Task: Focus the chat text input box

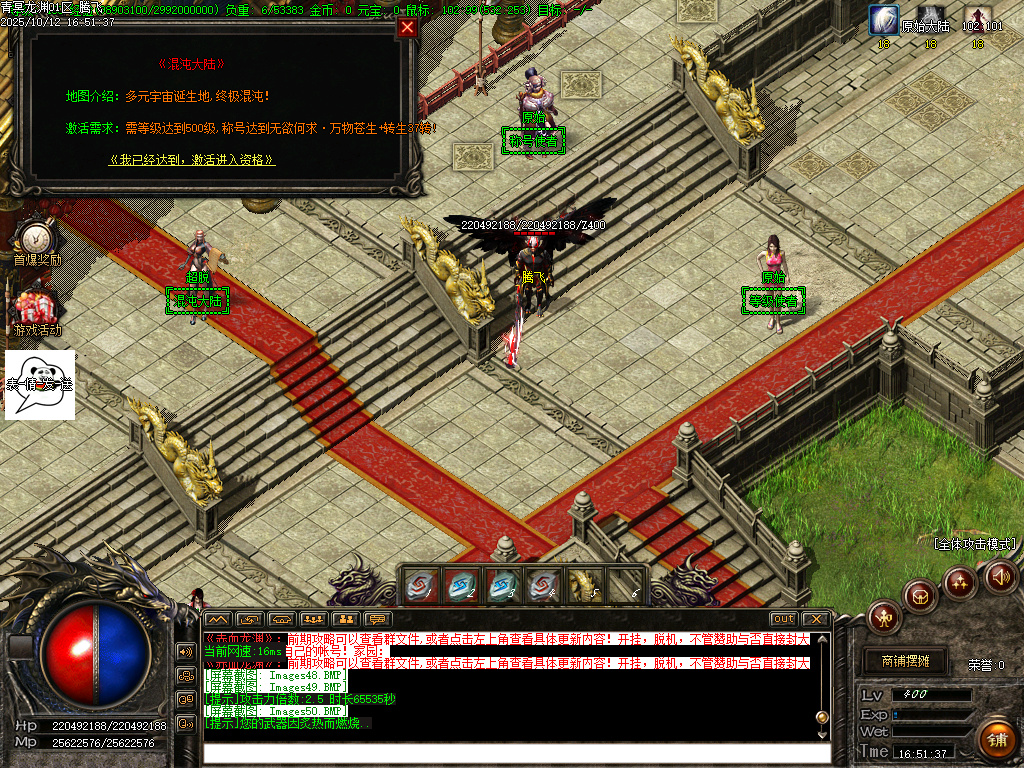Action: coord(515,754)
